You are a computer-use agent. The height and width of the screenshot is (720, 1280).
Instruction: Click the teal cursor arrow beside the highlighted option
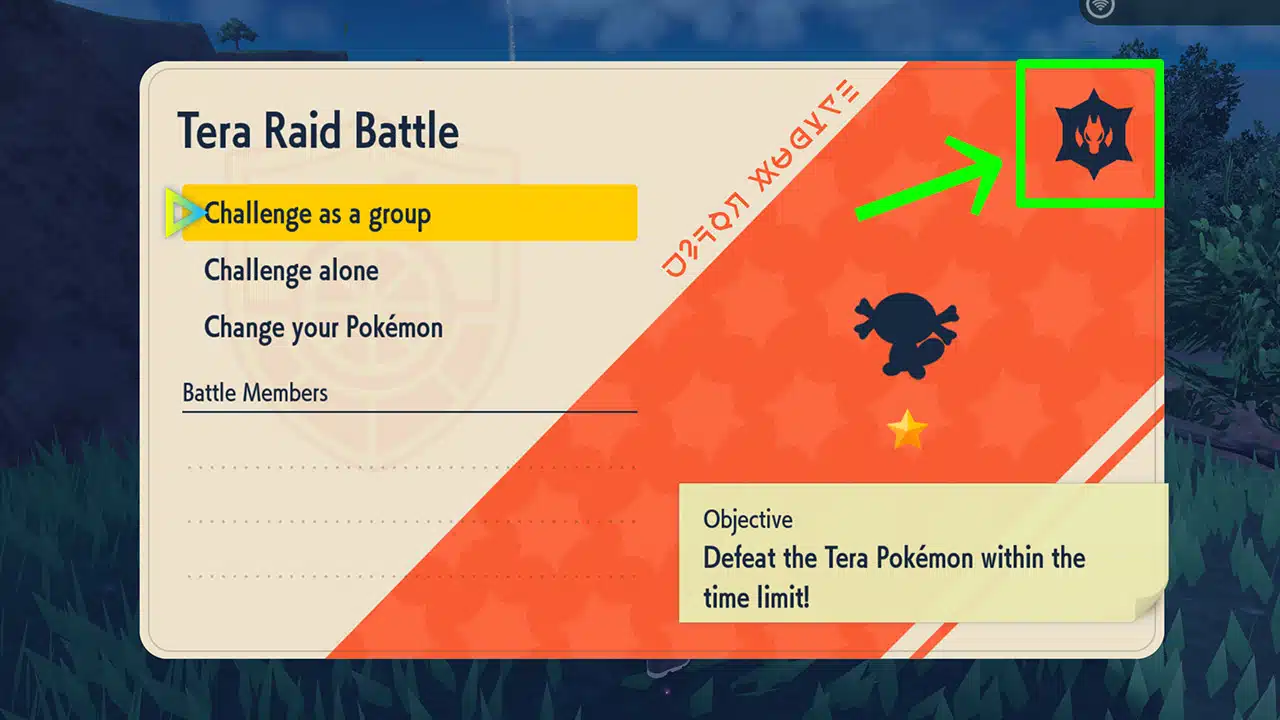[182, 212]
